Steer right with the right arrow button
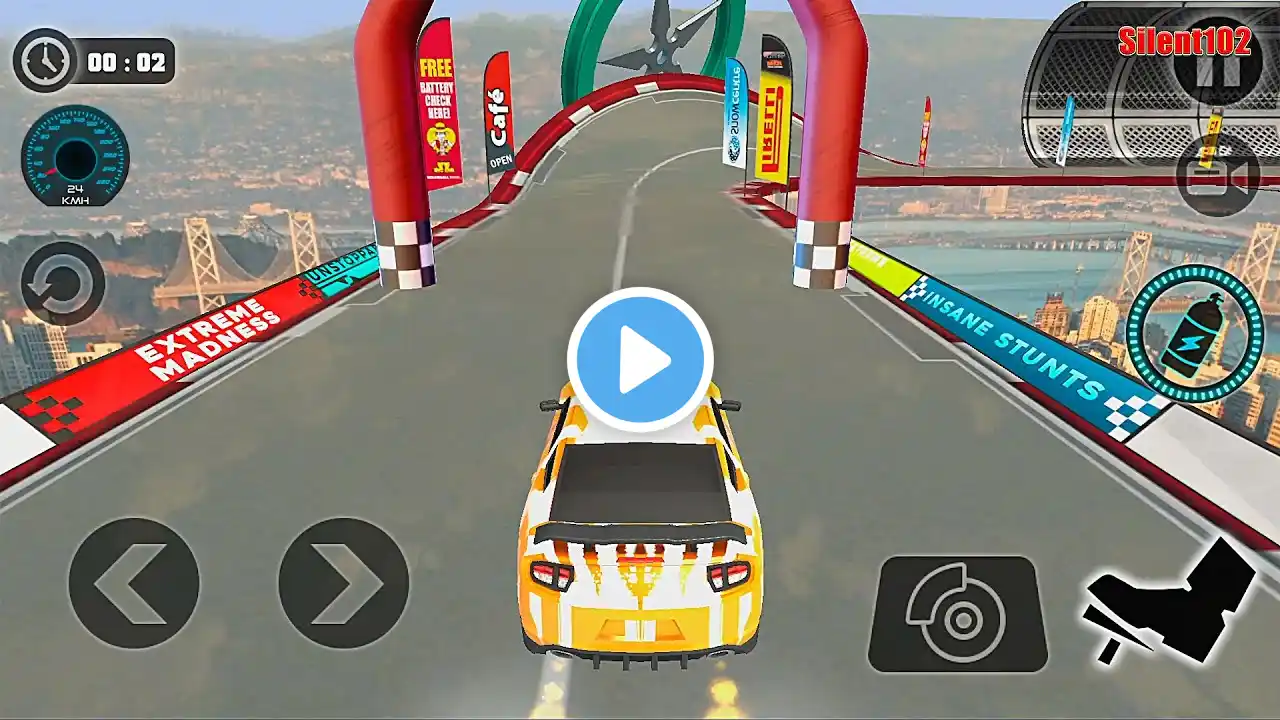1280x720 pixels. (x=343, y=582)
